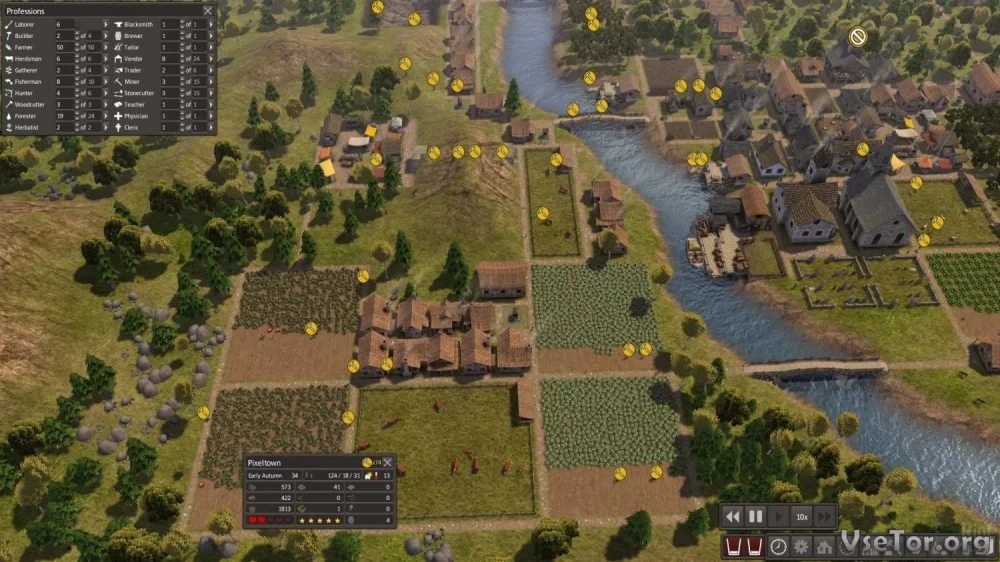Select the Farmer worker count field
This screenshot has height=562, width=1000.
pos(63,47)
